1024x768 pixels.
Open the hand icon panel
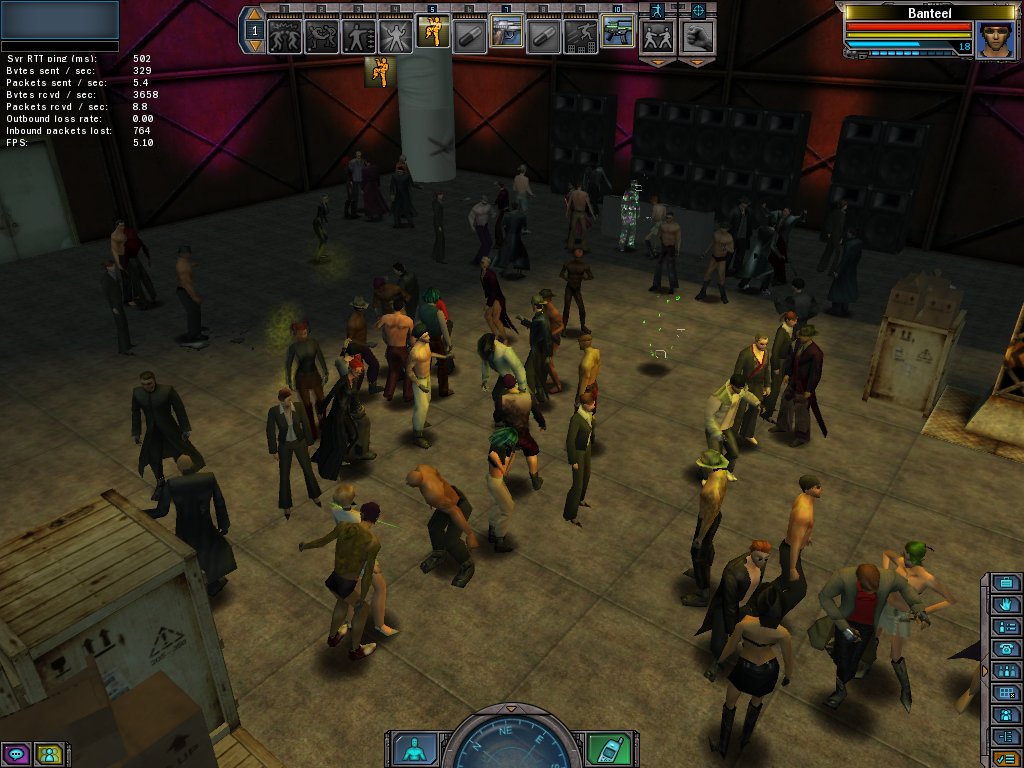(1006, 605)
